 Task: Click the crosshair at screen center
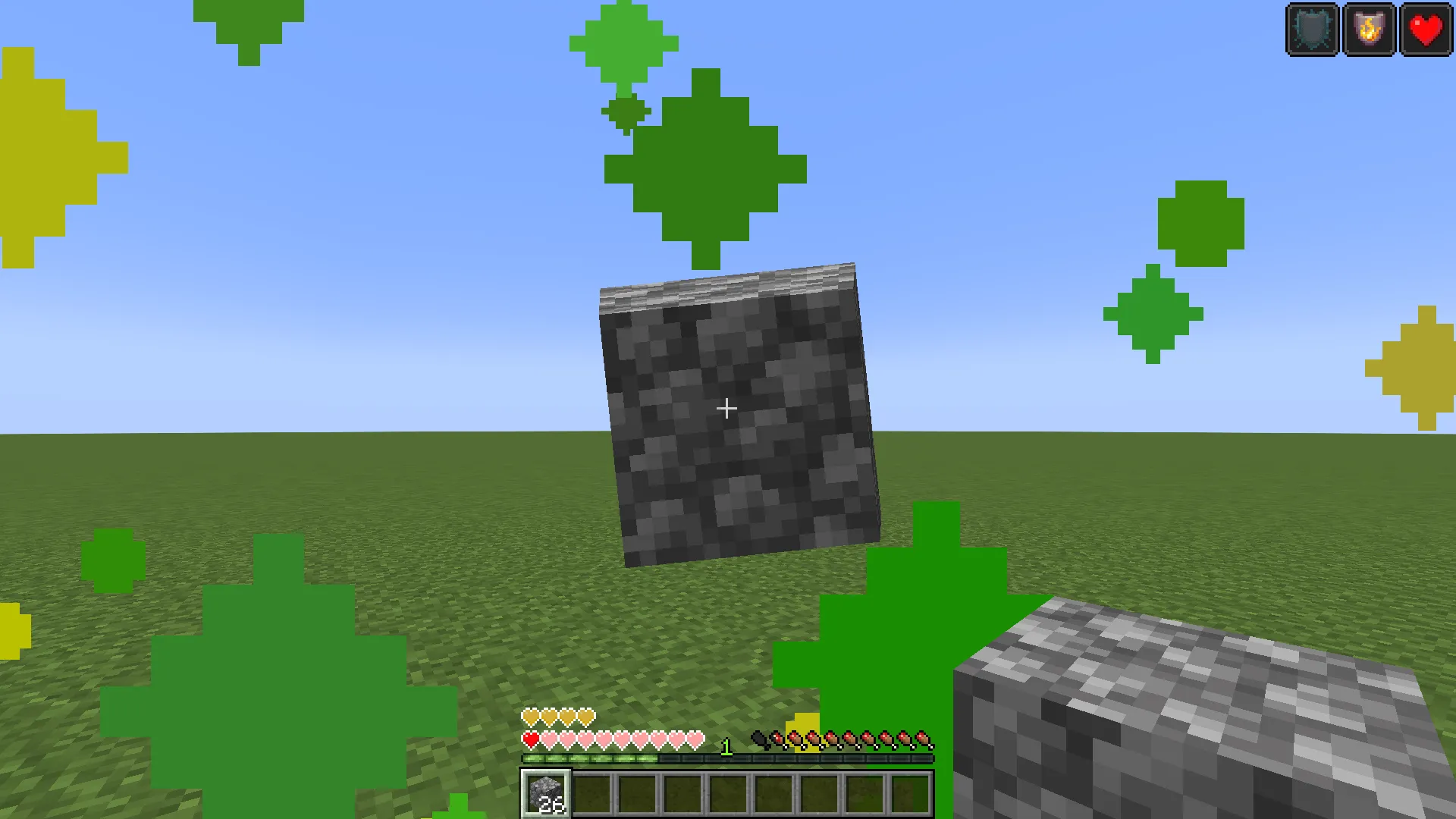[726, 409]
